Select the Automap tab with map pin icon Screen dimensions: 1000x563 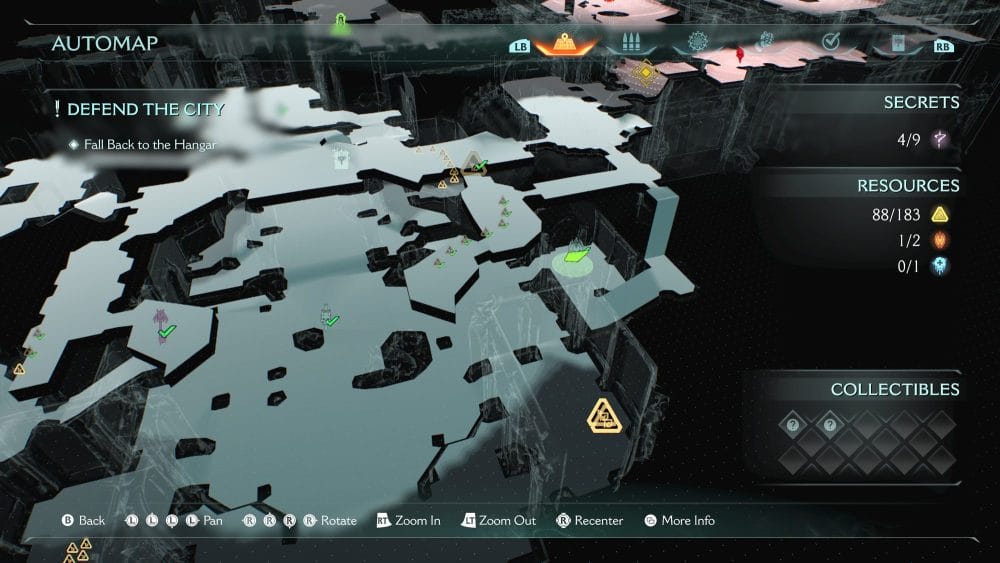pyautogui.click(x=566, y=44)
